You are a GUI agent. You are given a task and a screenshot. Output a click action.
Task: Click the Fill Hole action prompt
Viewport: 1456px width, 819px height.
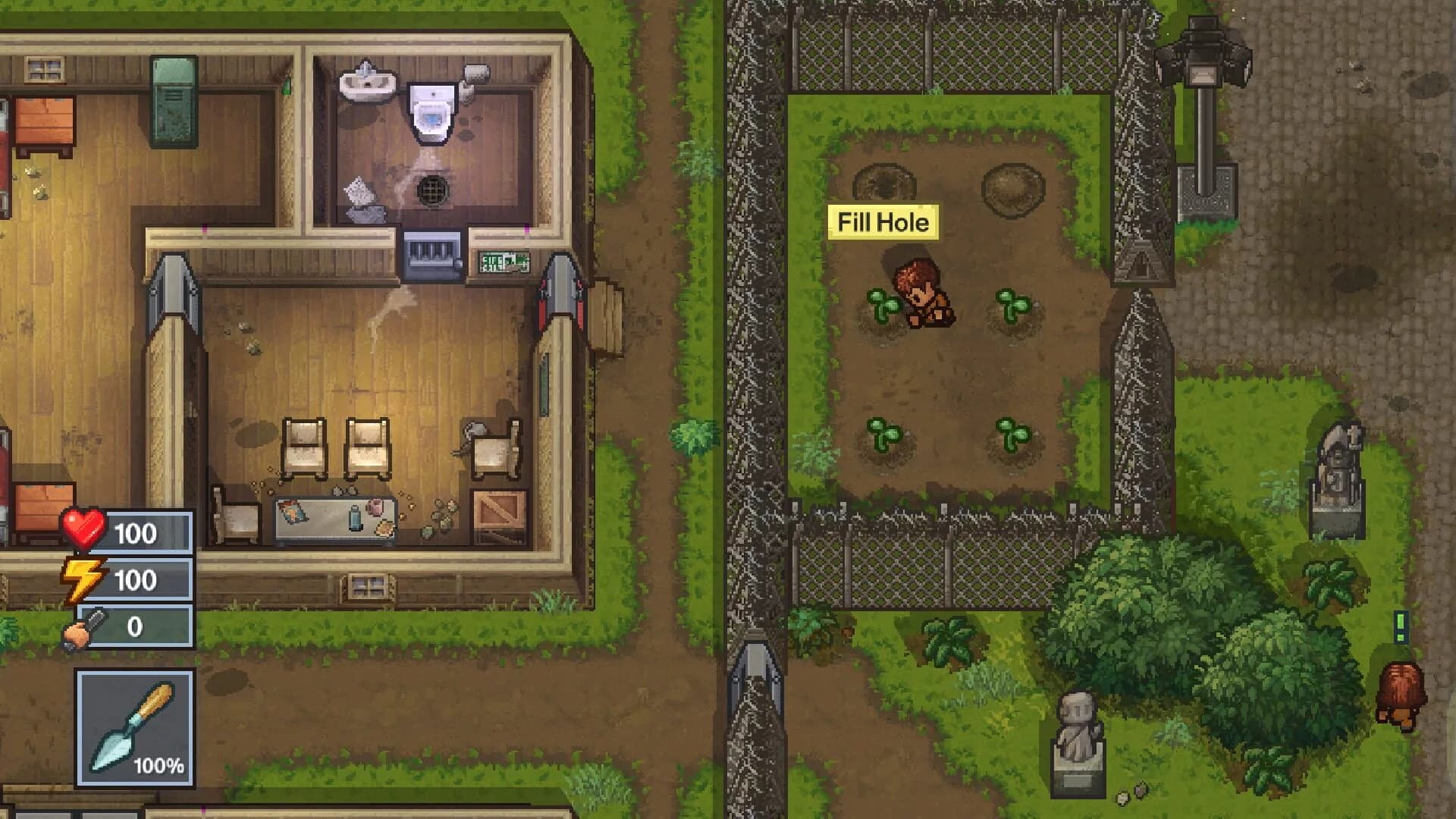[x=882, y=222]
